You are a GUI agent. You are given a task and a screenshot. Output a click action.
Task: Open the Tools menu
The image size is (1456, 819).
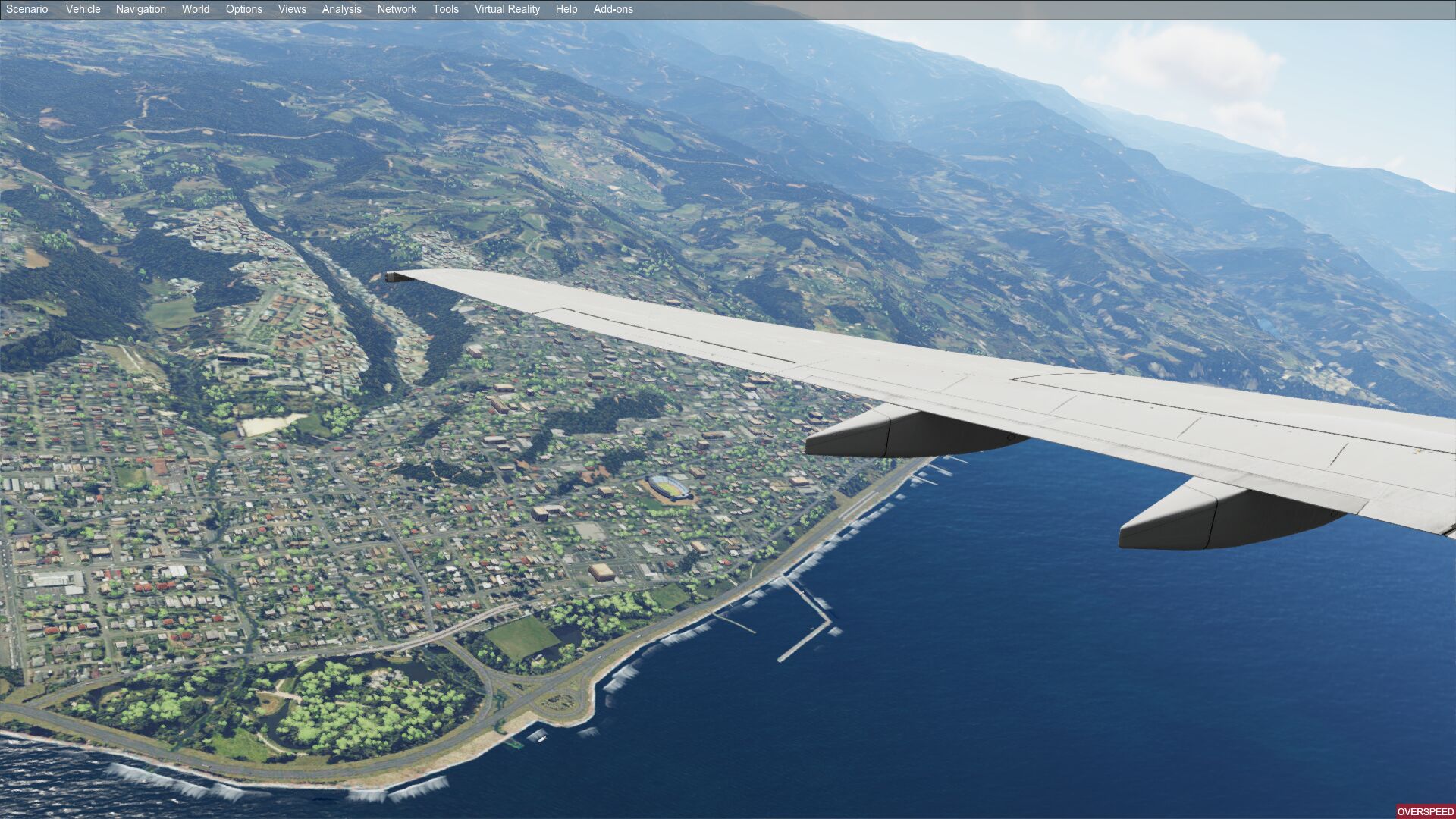tap(445, 9)
